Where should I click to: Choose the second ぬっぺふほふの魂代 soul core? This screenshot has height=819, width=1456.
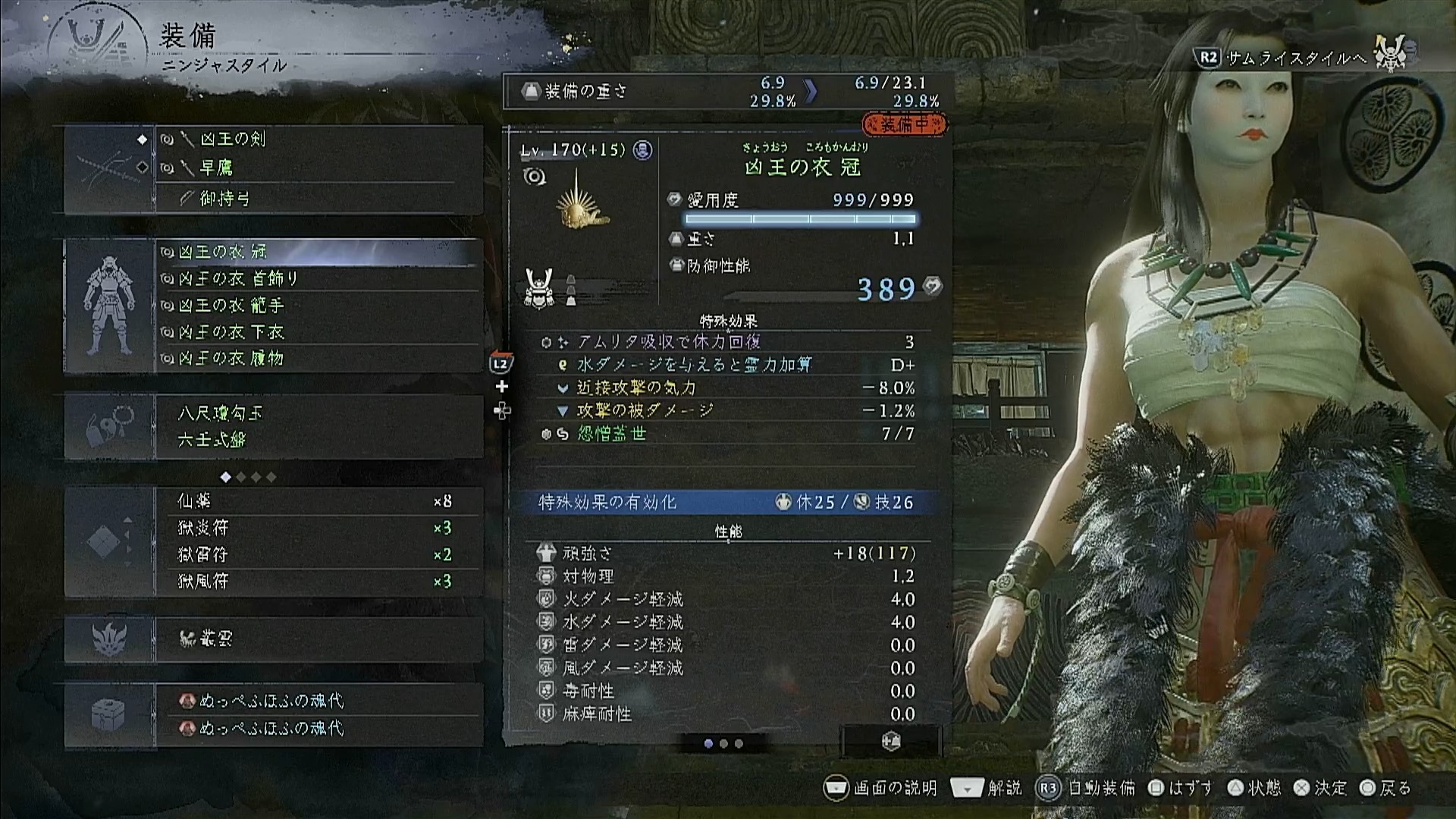point(318,729)
